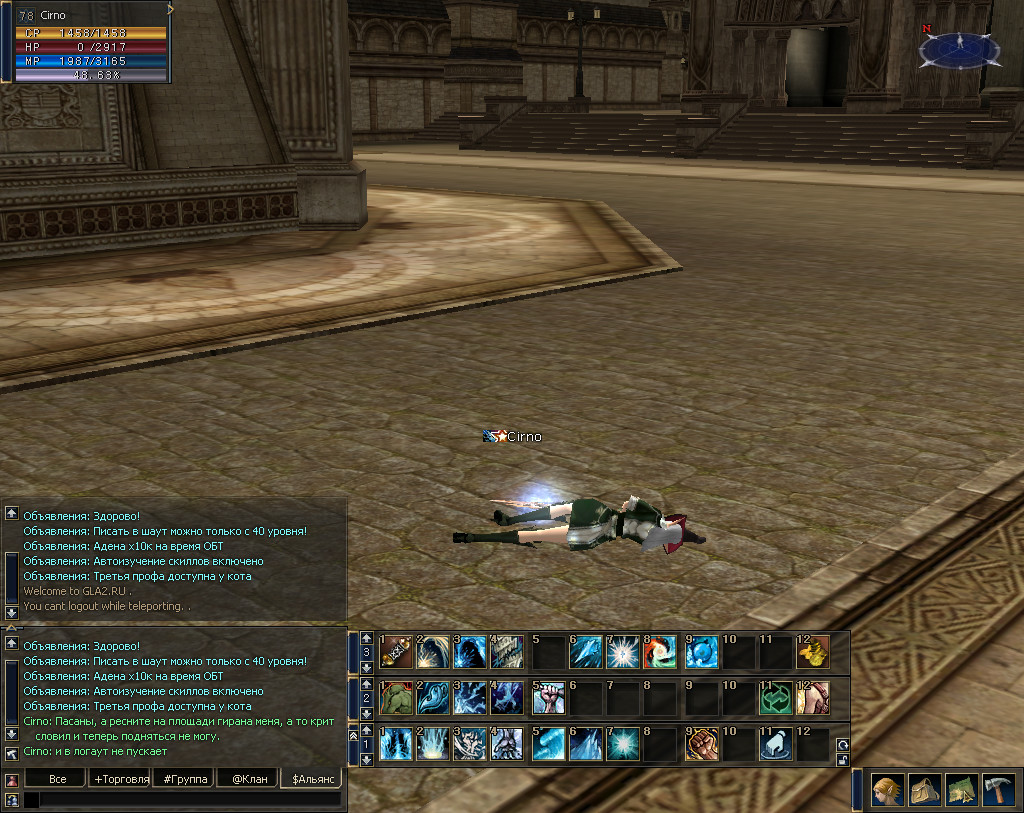
Task: Trigger the golden fist attack action
Action: click(x=700, y=745)
